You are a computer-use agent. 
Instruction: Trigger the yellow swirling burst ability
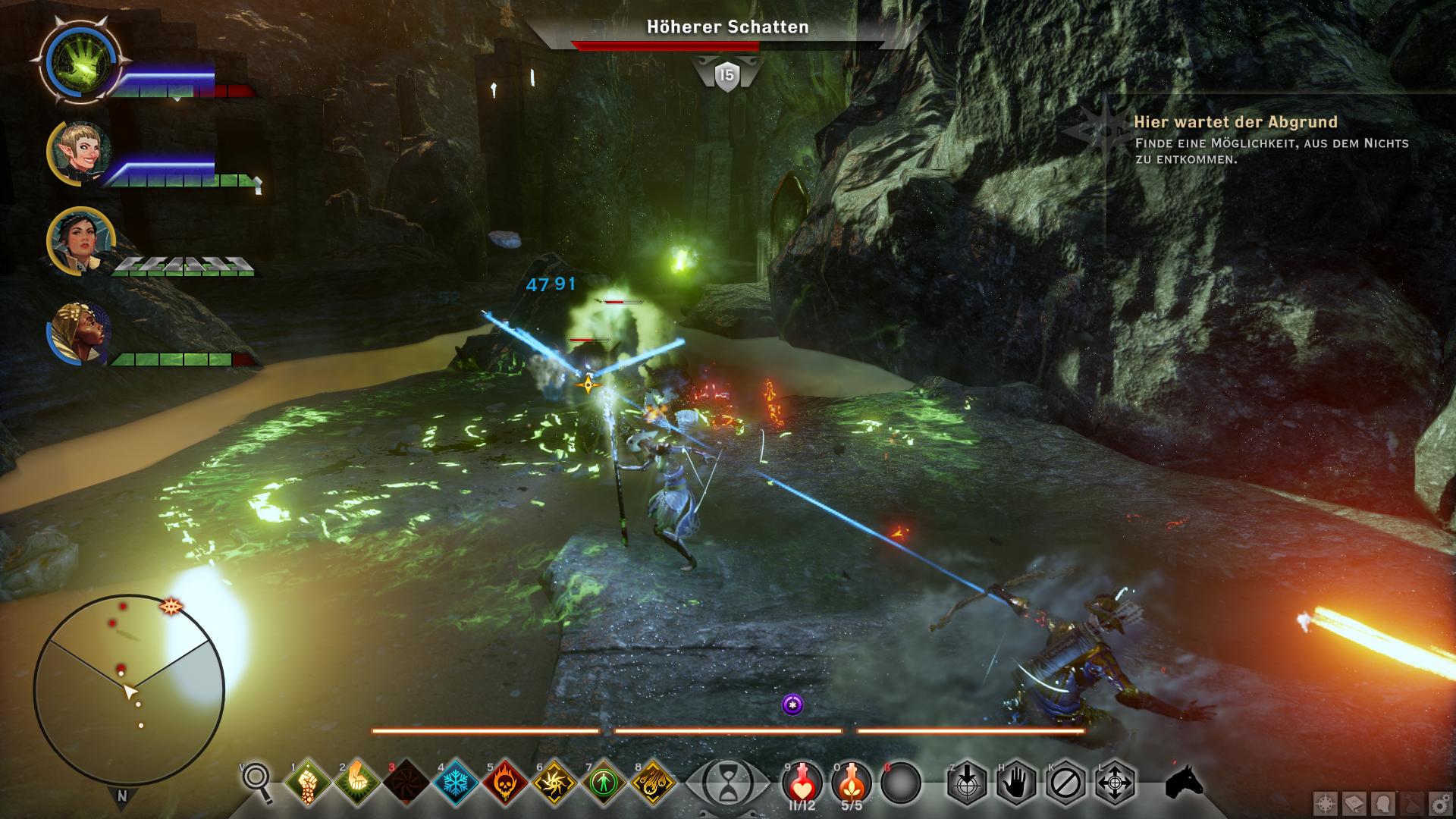tap(554, 782)
